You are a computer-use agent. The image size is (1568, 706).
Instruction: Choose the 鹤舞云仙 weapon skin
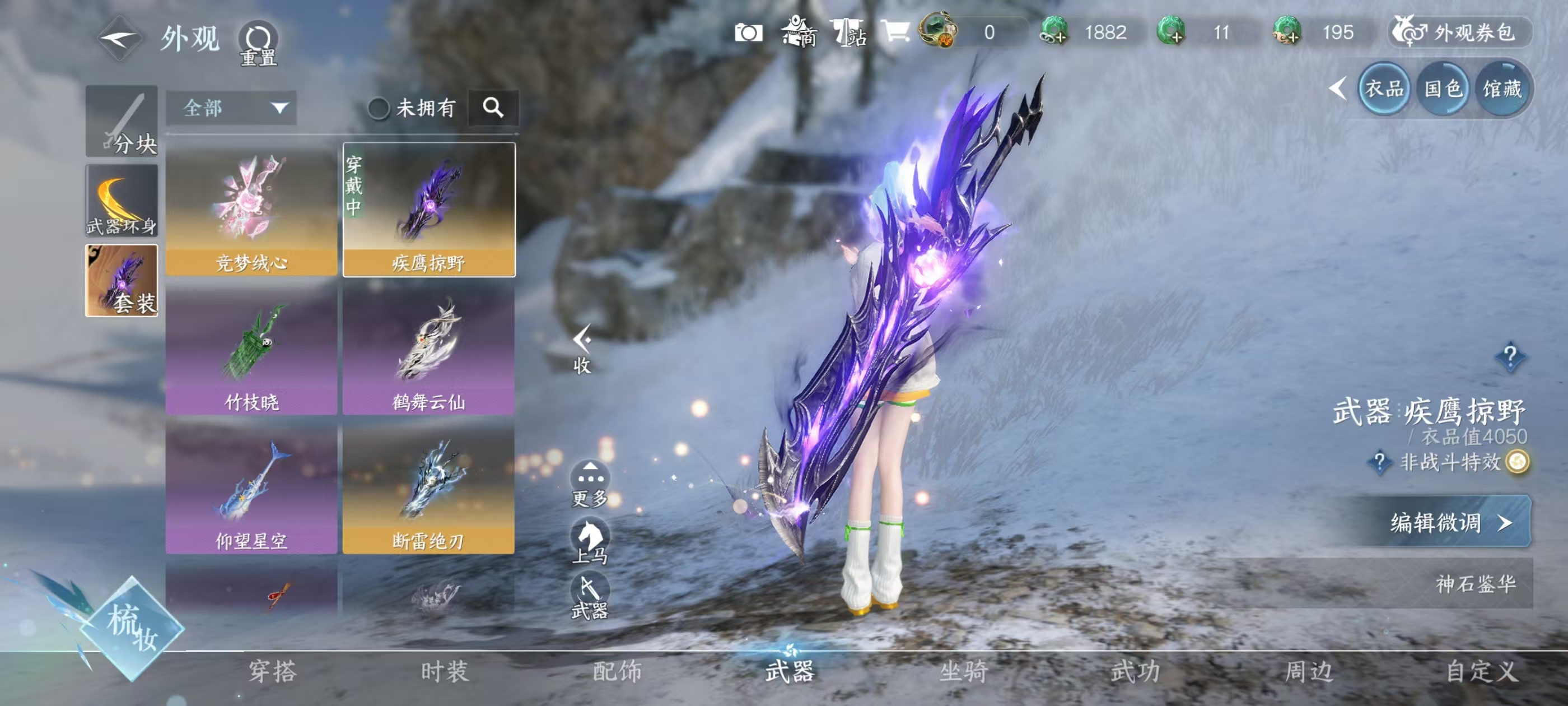point(428,350)
